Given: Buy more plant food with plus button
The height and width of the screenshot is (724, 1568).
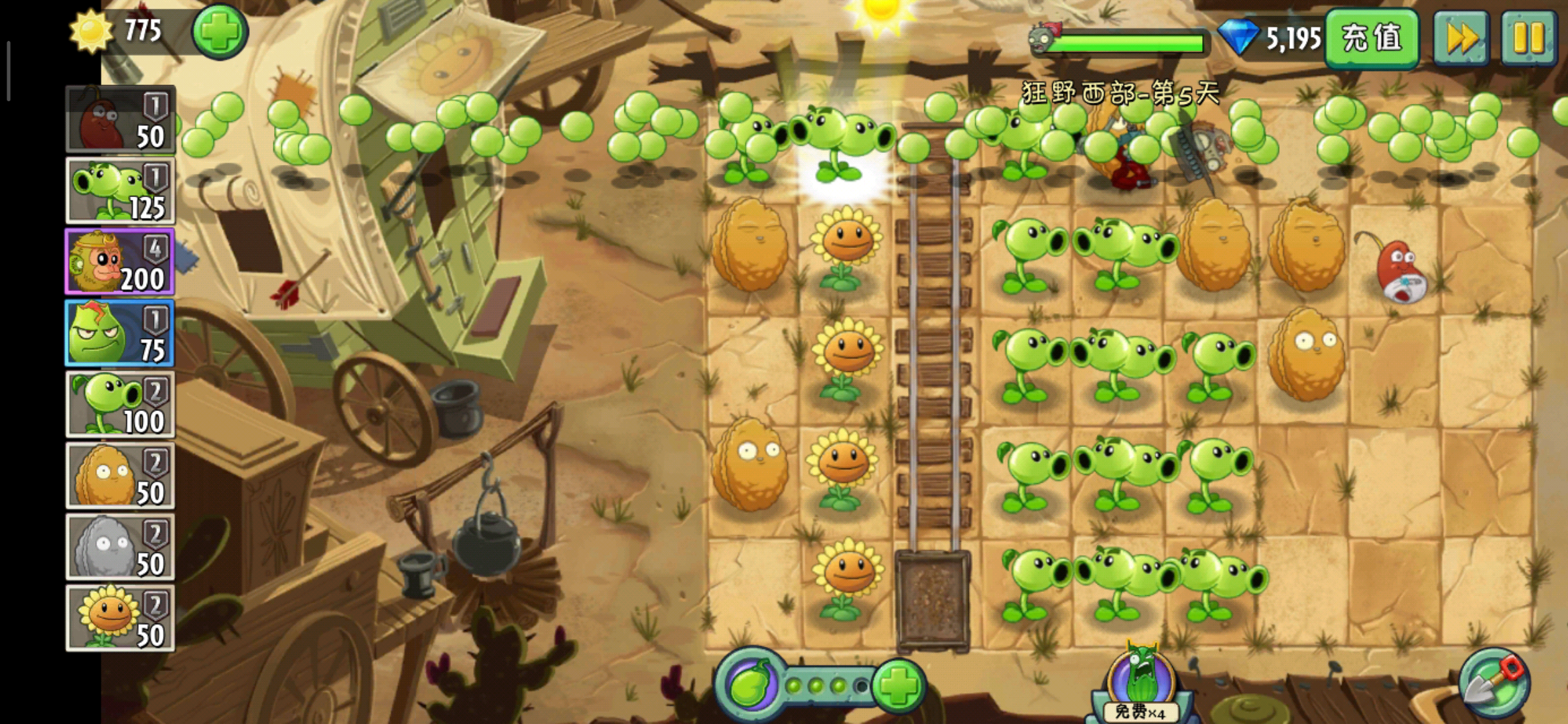Looking at the screenshot, I should click(x=899, y=685).
